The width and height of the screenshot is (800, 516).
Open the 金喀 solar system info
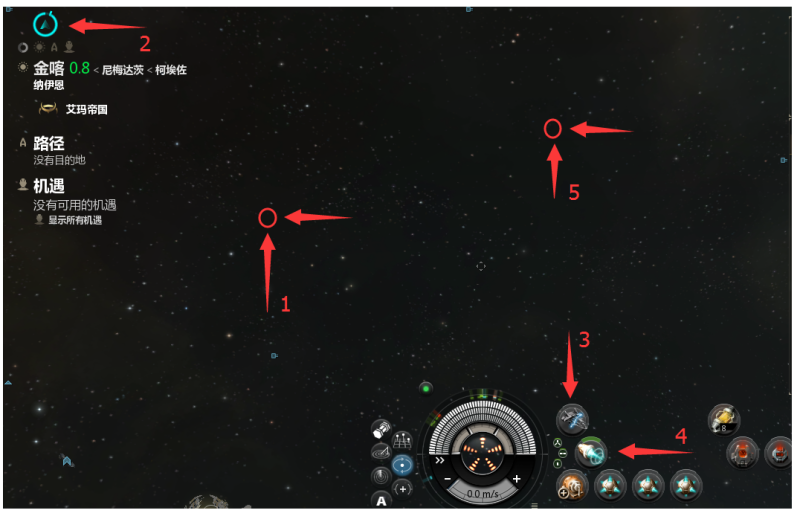(49, 69)
